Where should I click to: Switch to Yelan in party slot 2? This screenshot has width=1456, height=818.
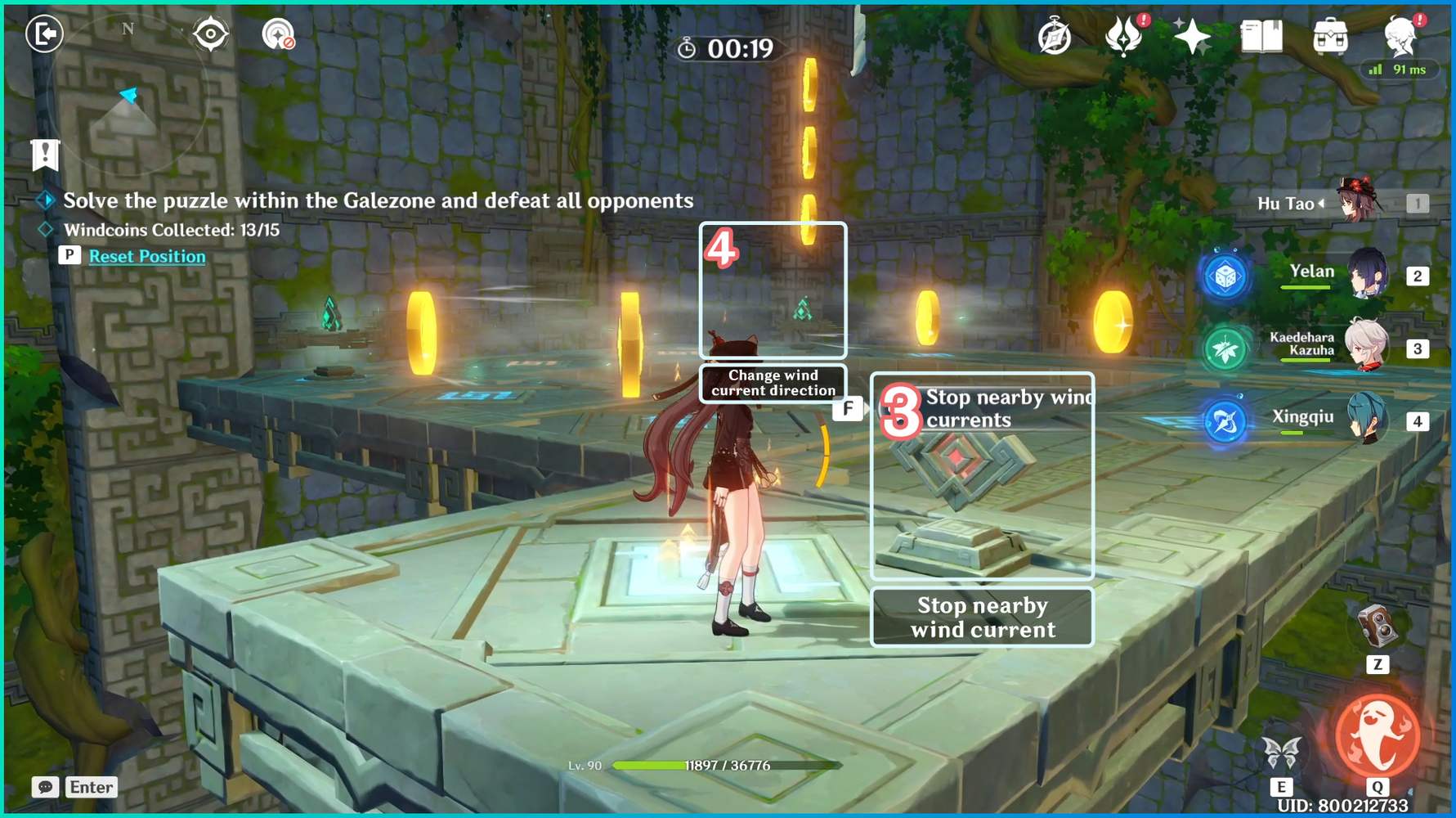[1363, 276]
